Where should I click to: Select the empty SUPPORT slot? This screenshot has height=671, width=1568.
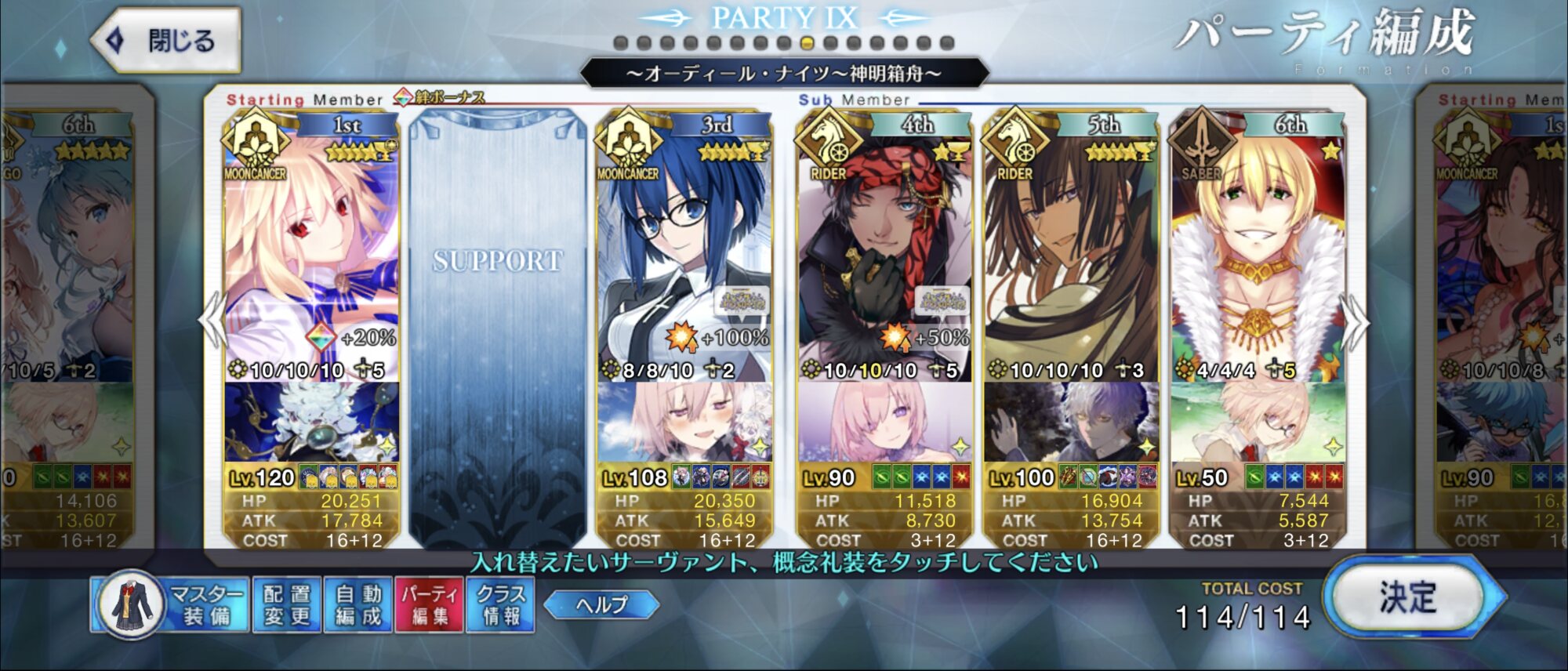498,314
